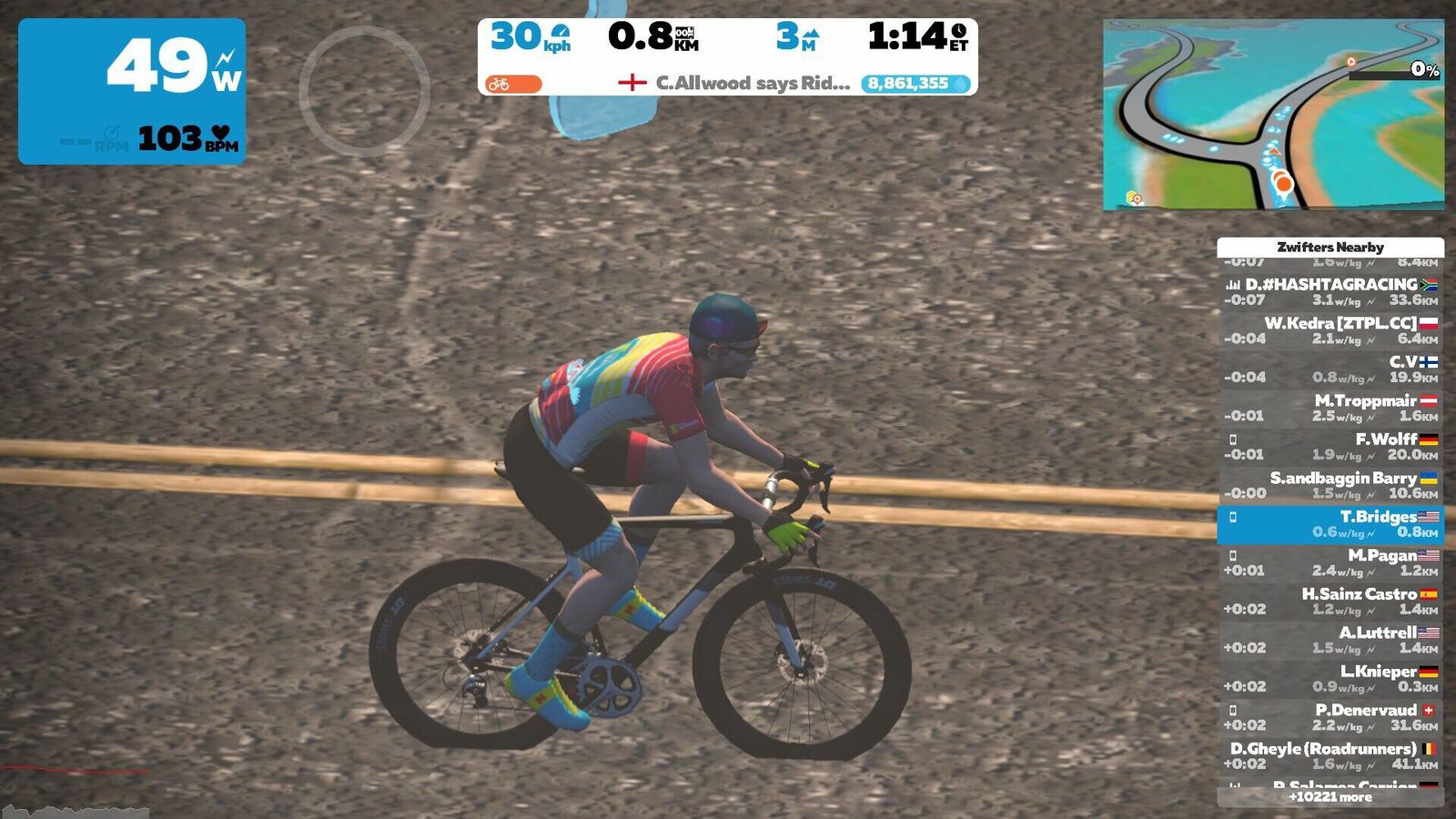Click the orange bike icon pill
The image size is (1456, 819).
[513, 84]
